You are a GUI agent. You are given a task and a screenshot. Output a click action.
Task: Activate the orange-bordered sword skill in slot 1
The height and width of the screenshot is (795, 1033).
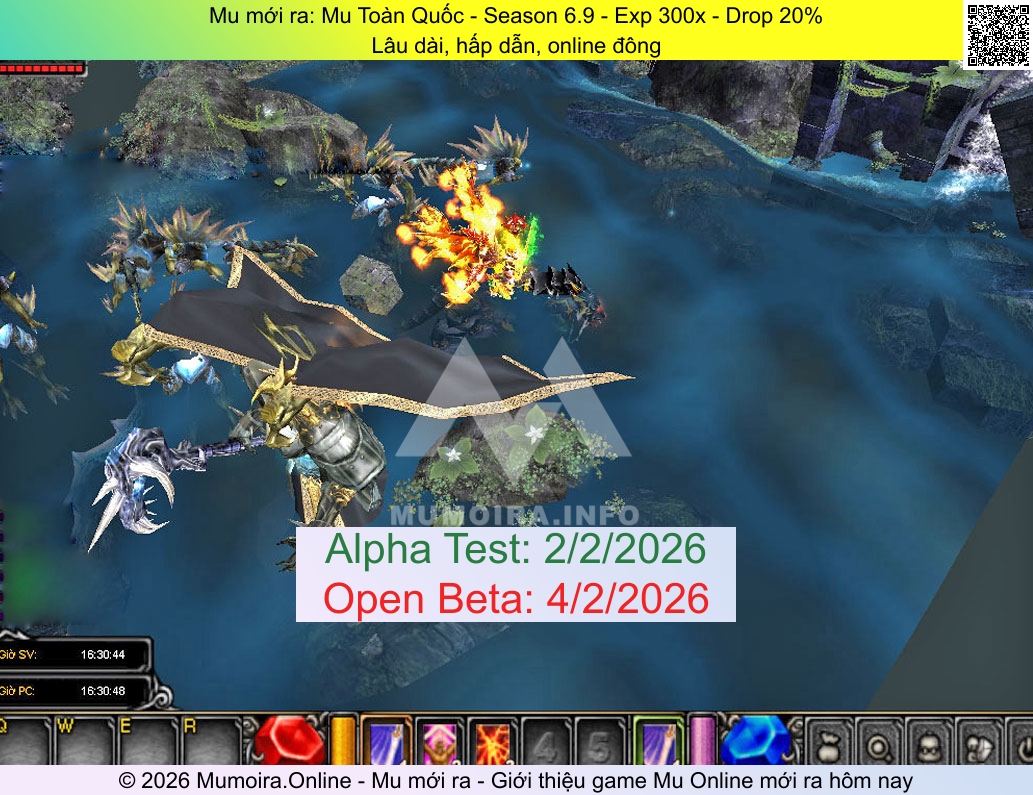click(x=385, y=743)
